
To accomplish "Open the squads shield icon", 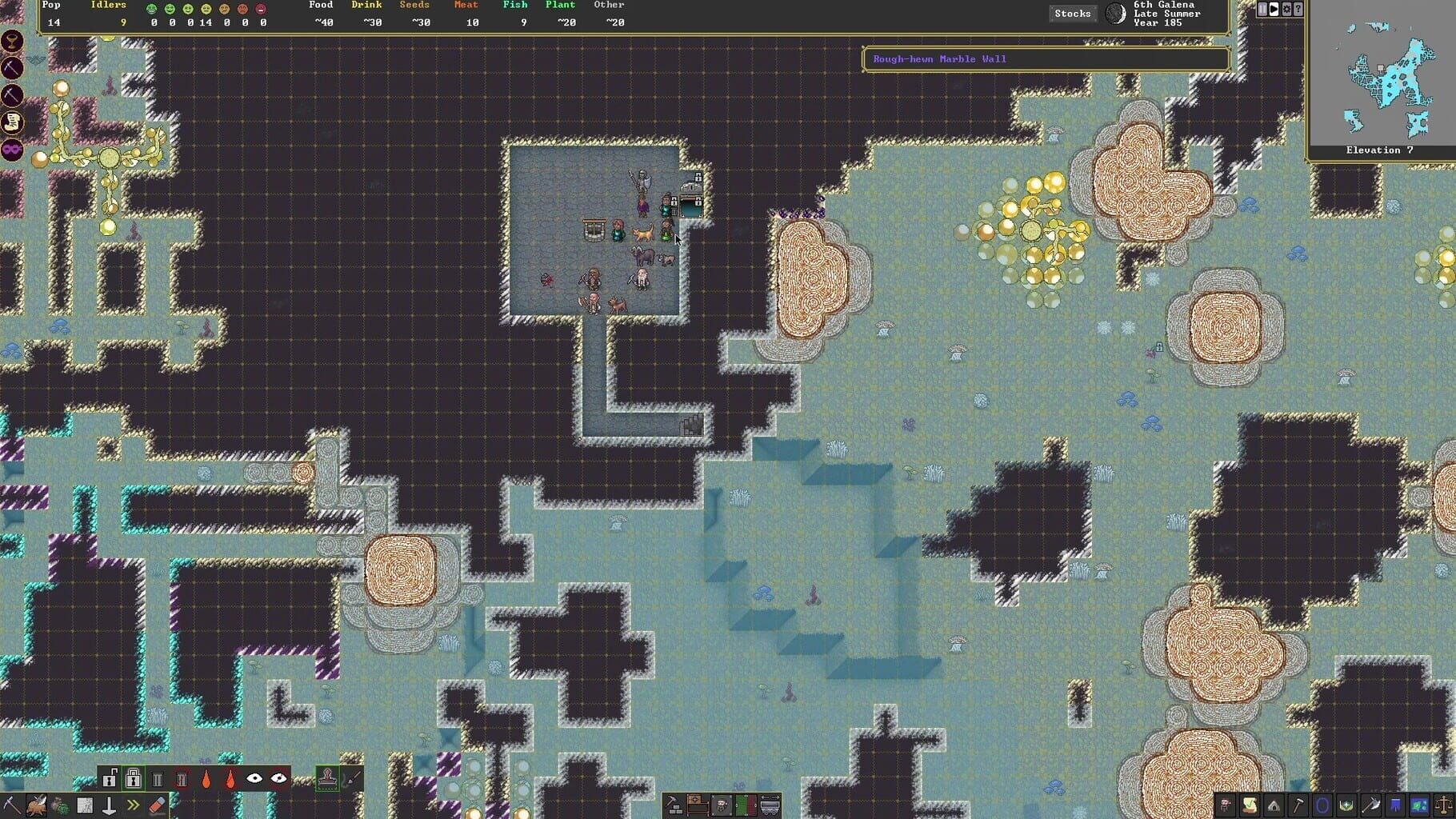I will (1346, 804).
